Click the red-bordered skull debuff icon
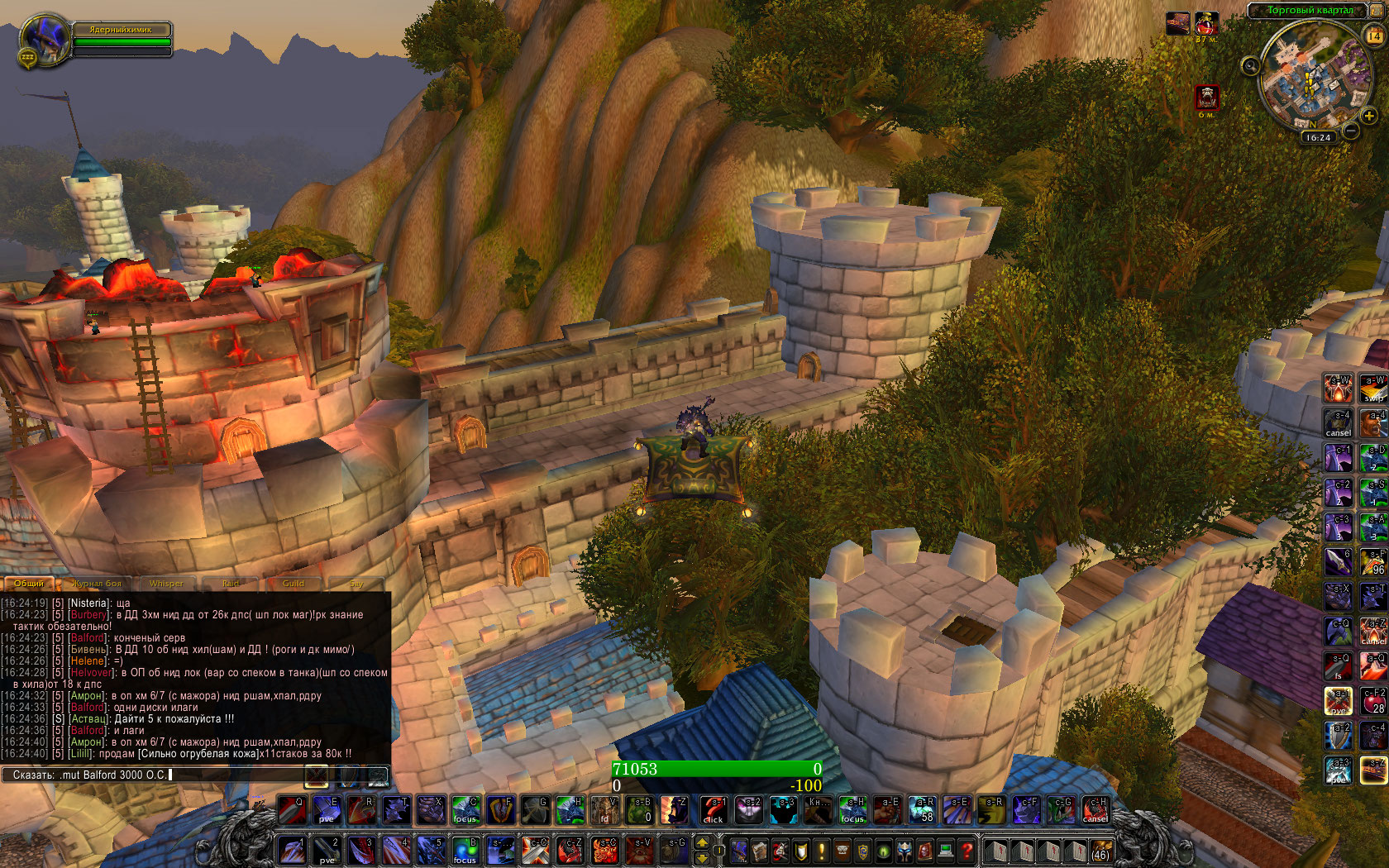This screenshot has height=868, width=1389. (x=1207, y=98)
